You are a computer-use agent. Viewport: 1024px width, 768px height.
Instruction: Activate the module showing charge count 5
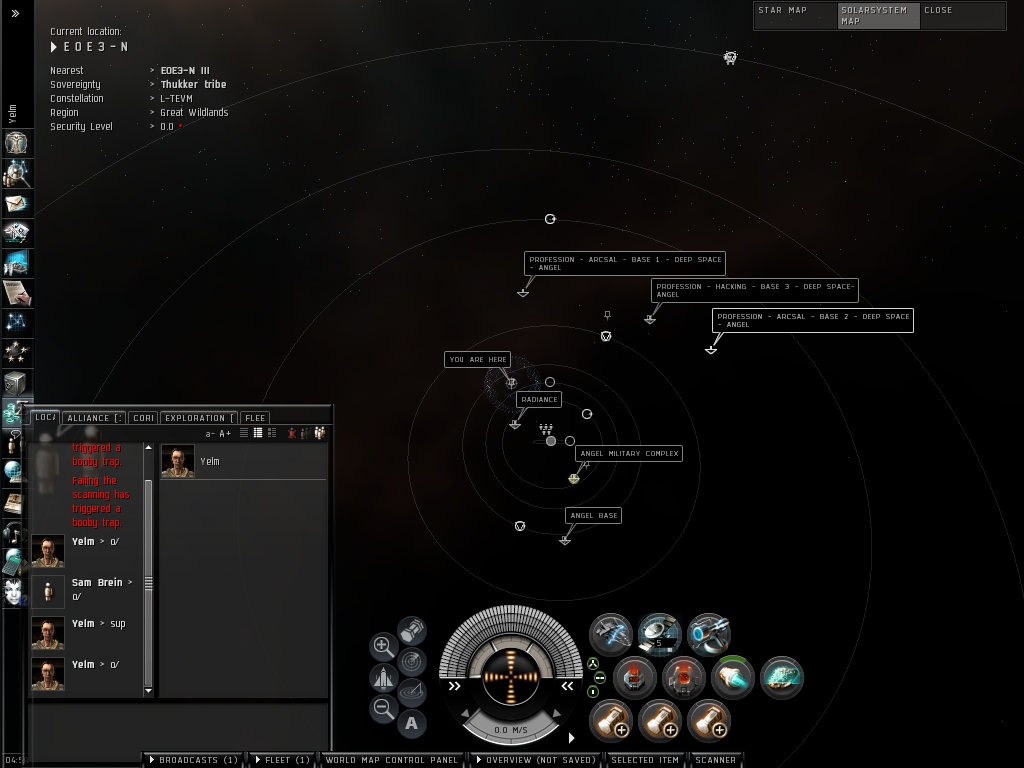[x=659, y=633]
